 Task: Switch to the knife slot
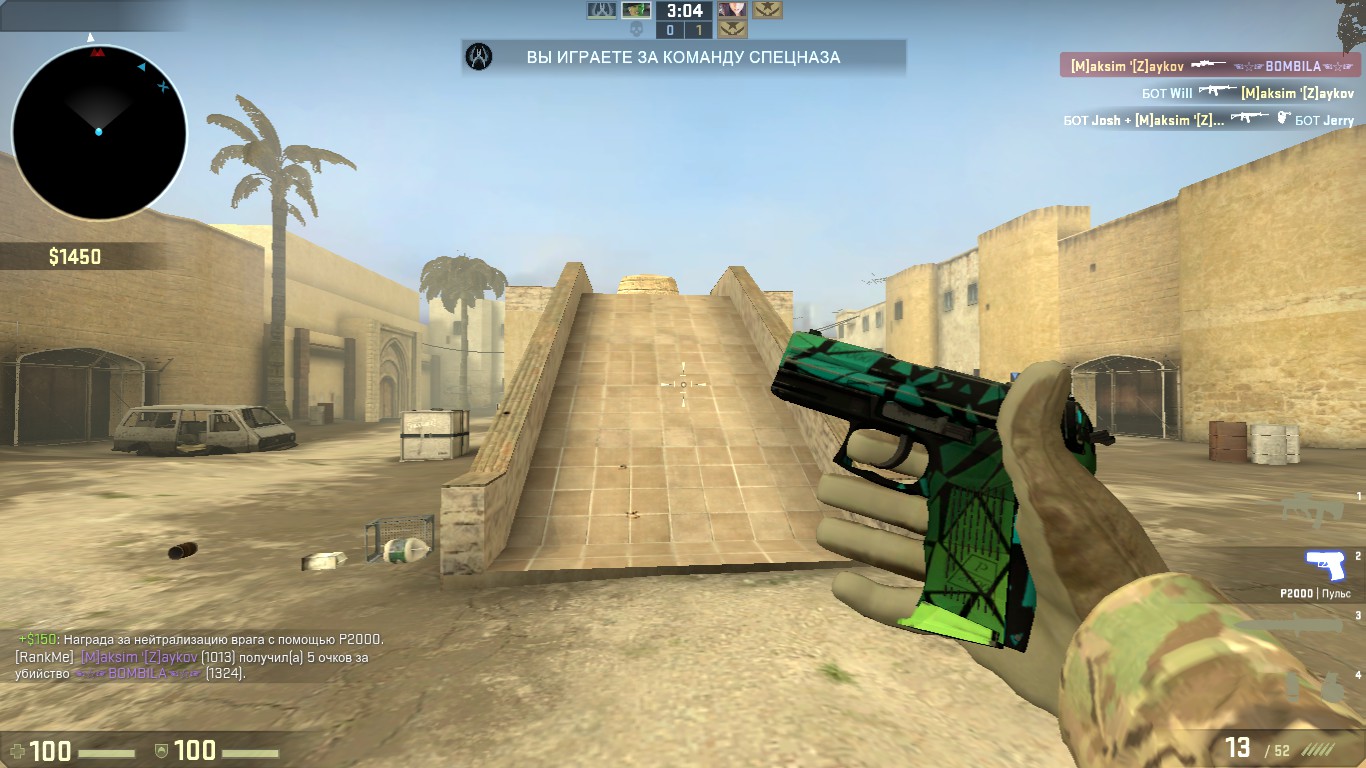coord(1300,627)
